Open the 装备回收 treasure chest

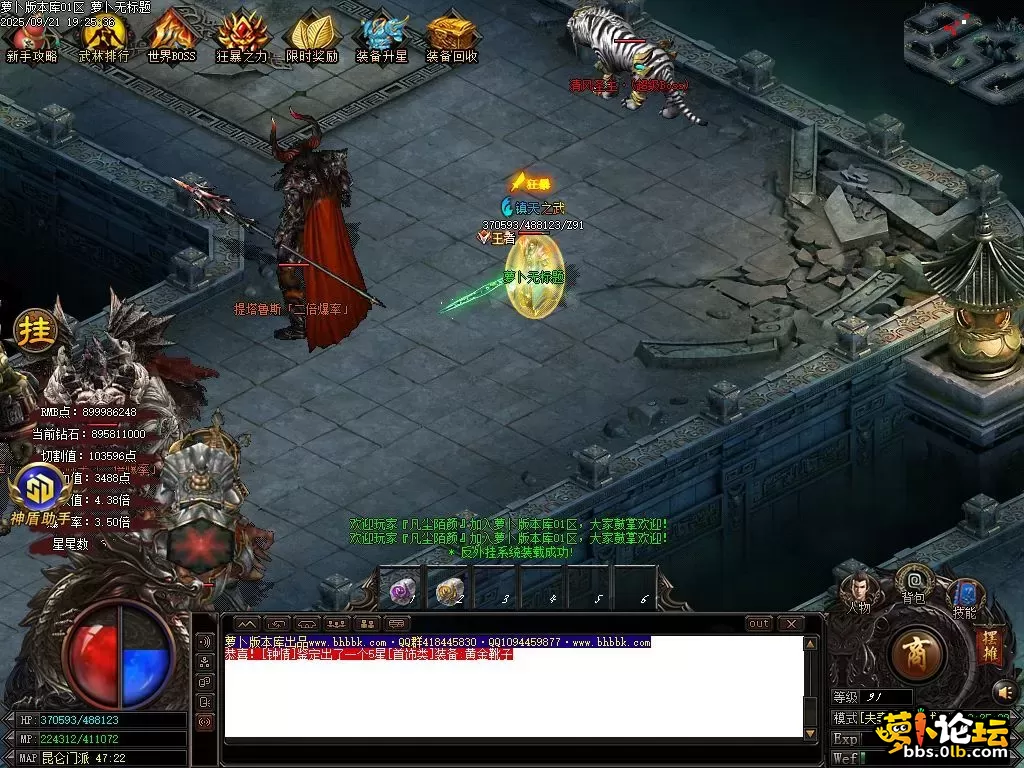[x=452, y=36]
